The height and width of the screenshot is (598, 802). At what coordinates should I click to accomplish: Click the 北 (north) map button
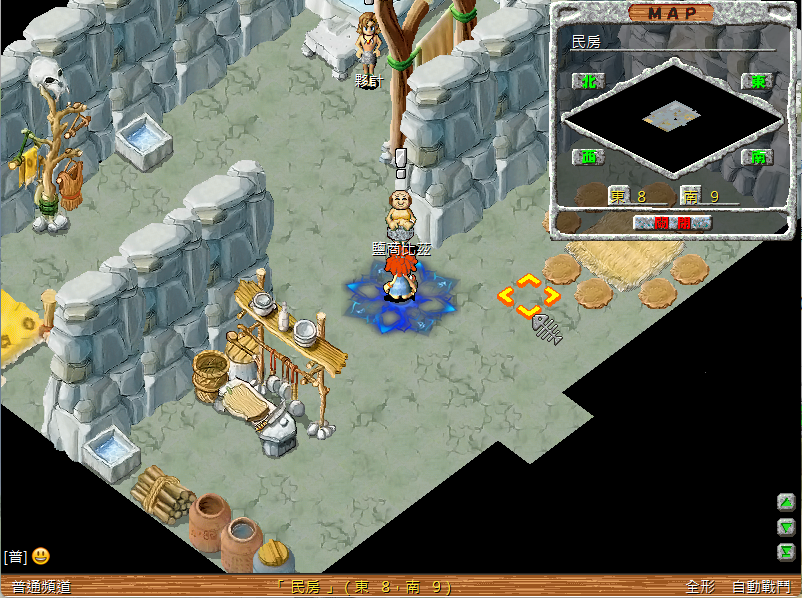coord(589,82)
